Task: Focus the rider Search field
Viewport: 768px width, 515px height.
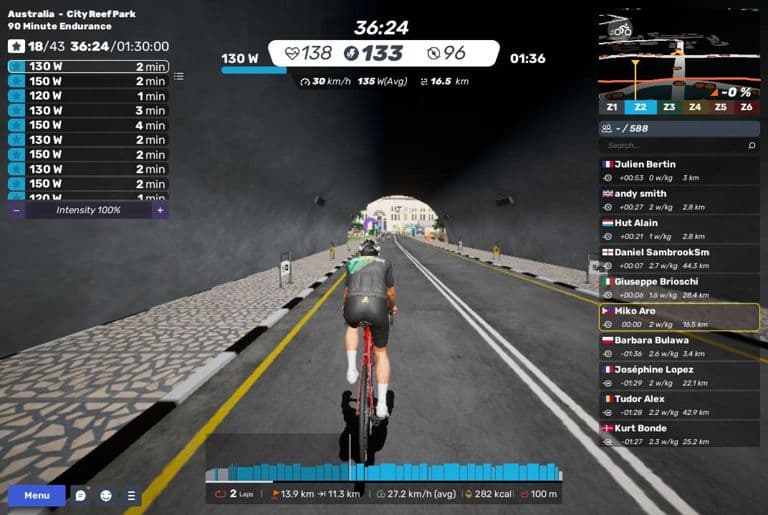Action: [x=670, y=146]
